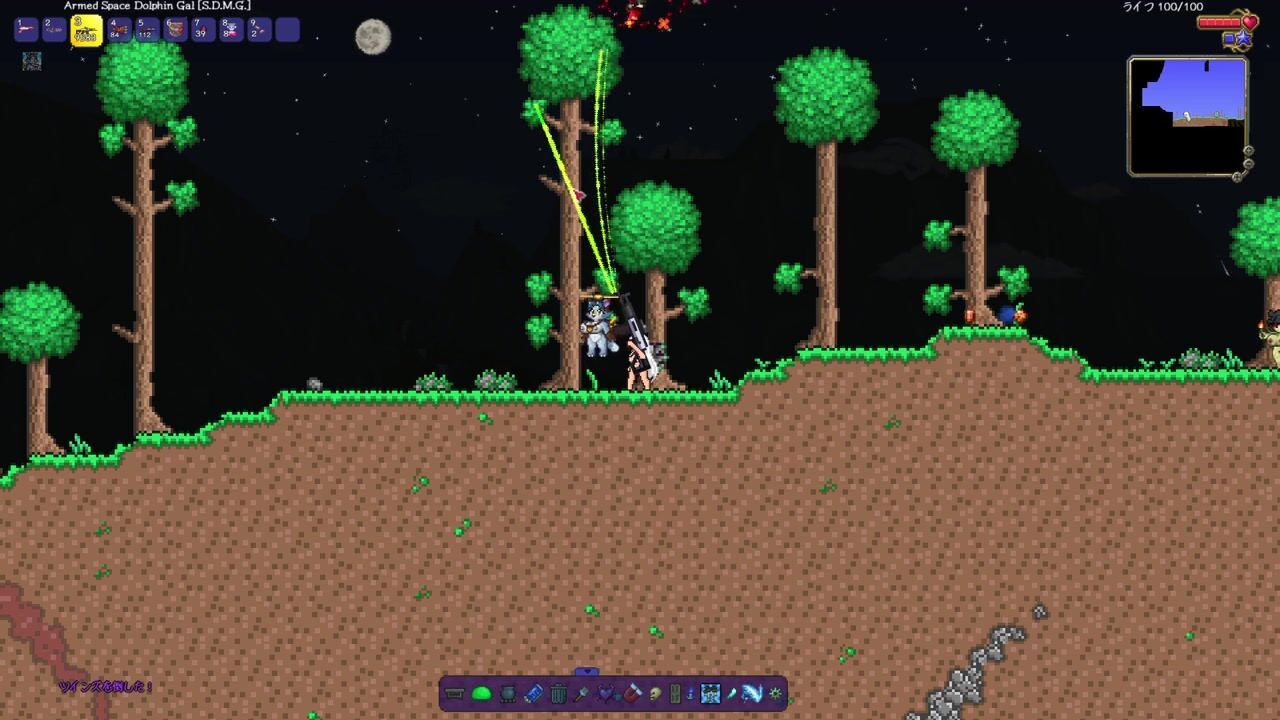Click the green slime icon in bottom toolbar
This screenshot has width=1280, height=720.
point(481,694)
